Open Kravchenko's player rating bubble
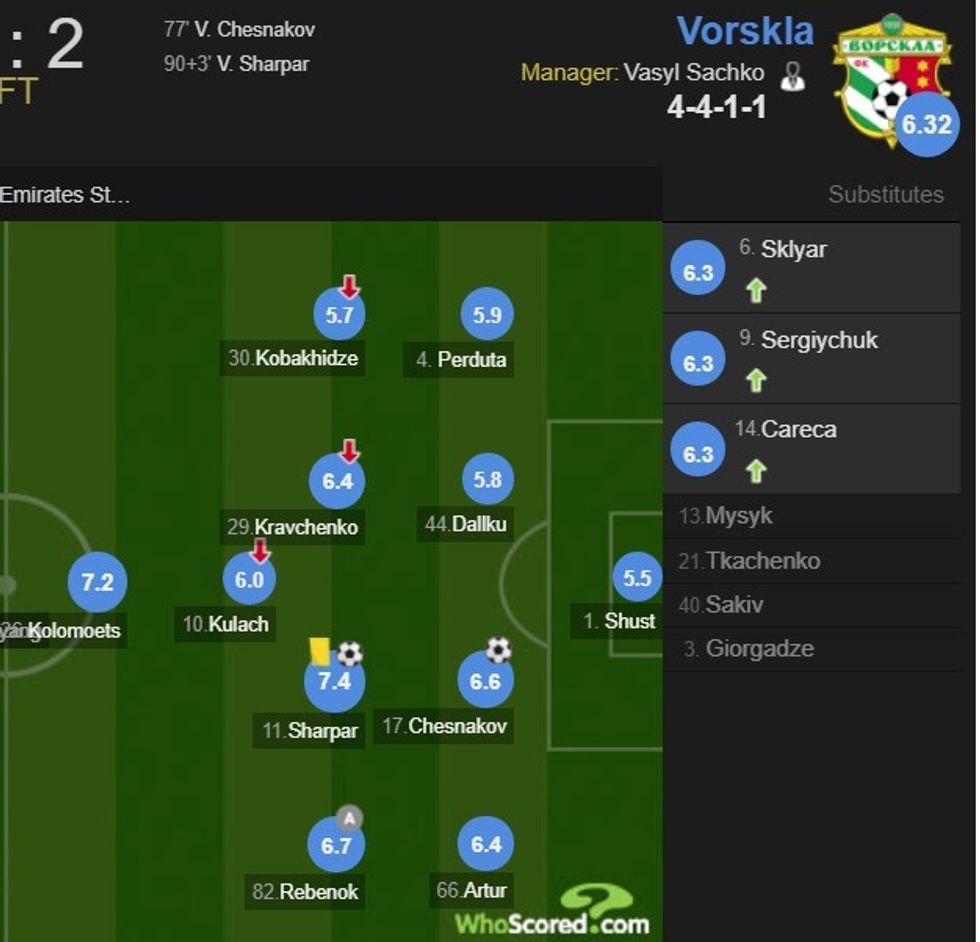 (338, 481)
